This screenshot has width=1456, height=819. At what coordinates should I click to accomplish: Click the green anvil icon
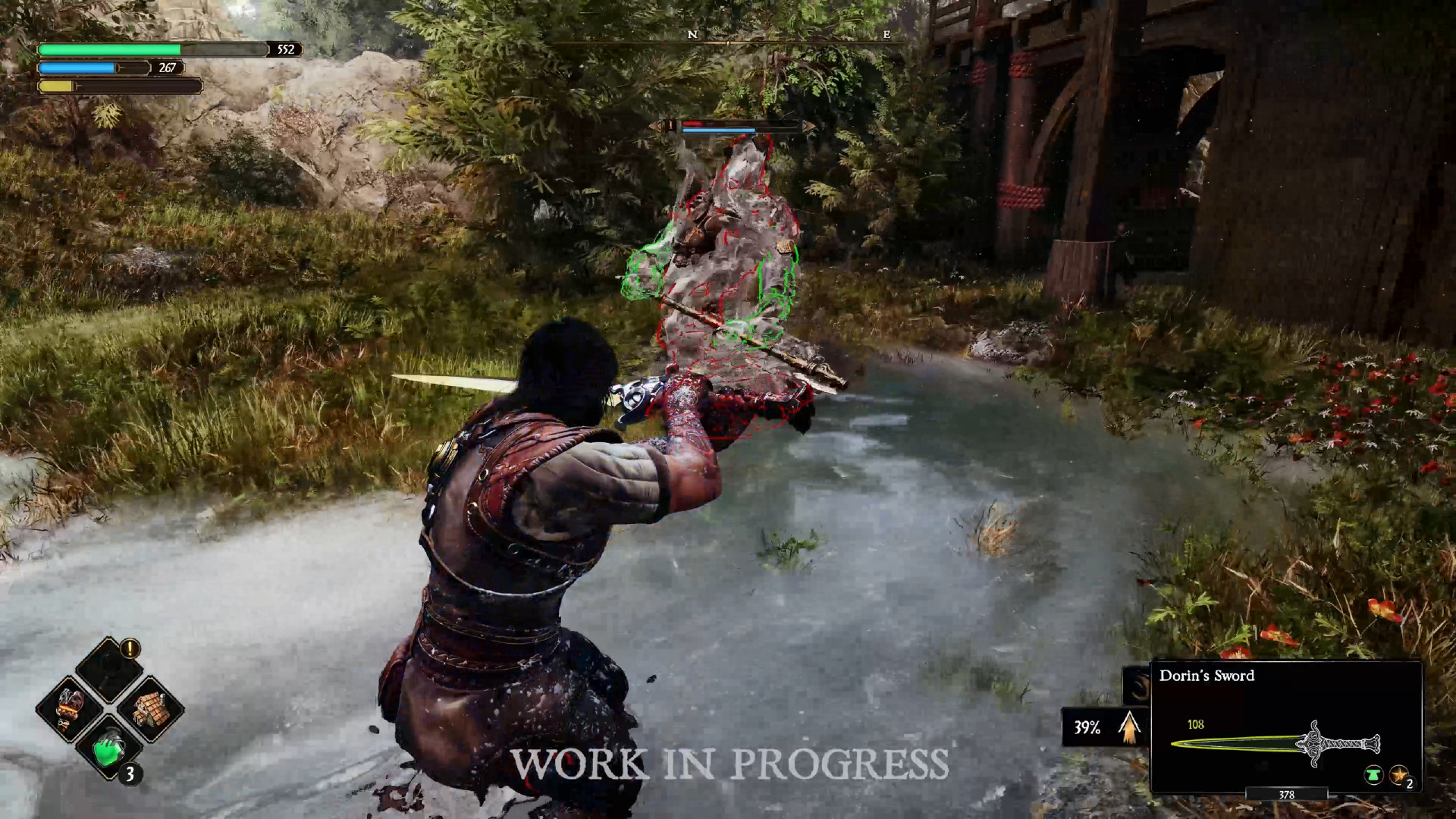tap(1373, 775)
